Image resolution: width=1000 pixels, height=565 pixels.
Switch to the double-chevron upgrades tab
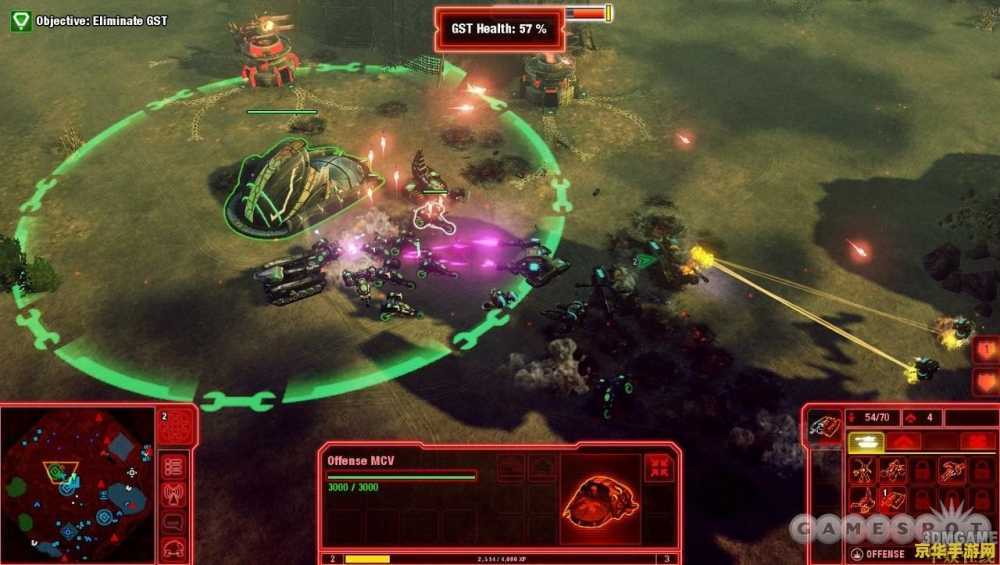tap(903, 441)
